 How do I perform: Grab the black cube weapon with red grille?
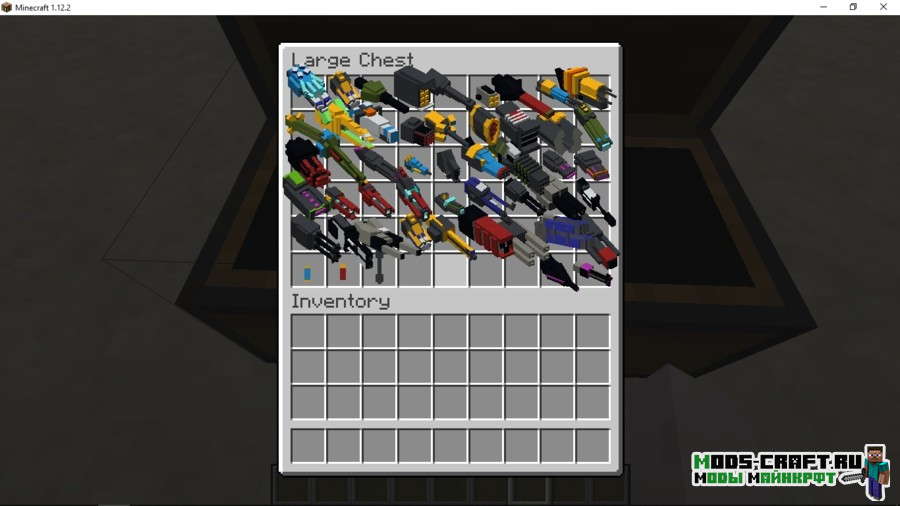coord(417,131)
